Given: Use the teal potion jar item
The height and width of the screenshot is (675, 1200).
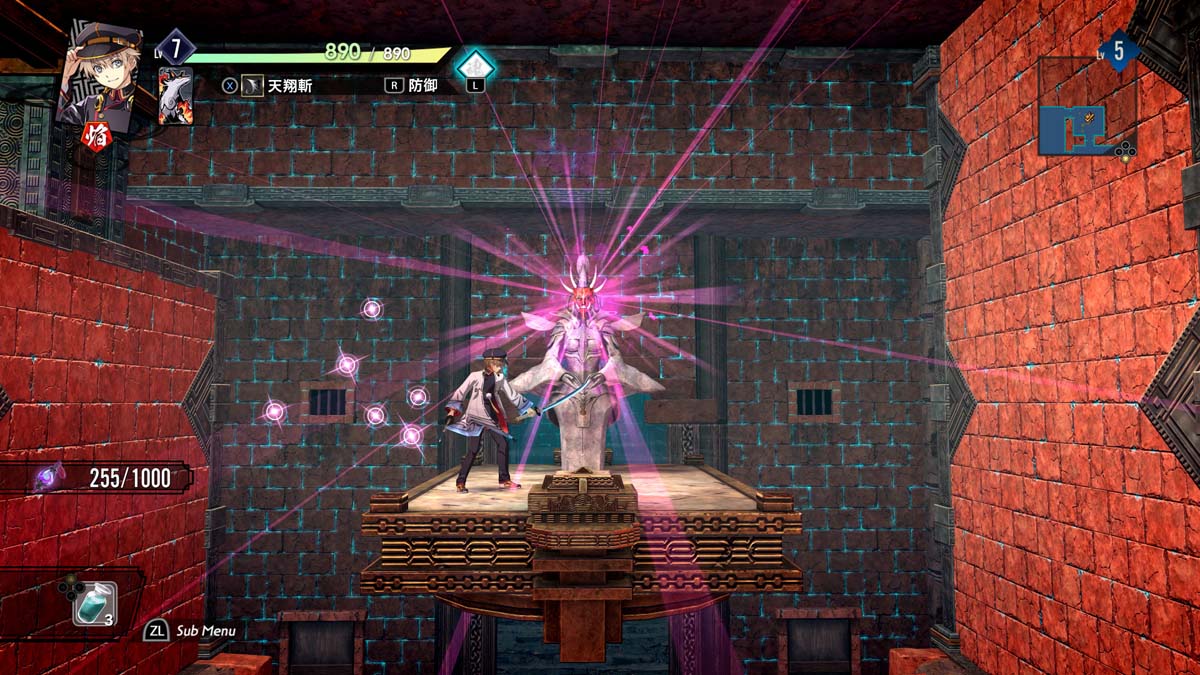Looking at the screenshot, I should (92, 604).
